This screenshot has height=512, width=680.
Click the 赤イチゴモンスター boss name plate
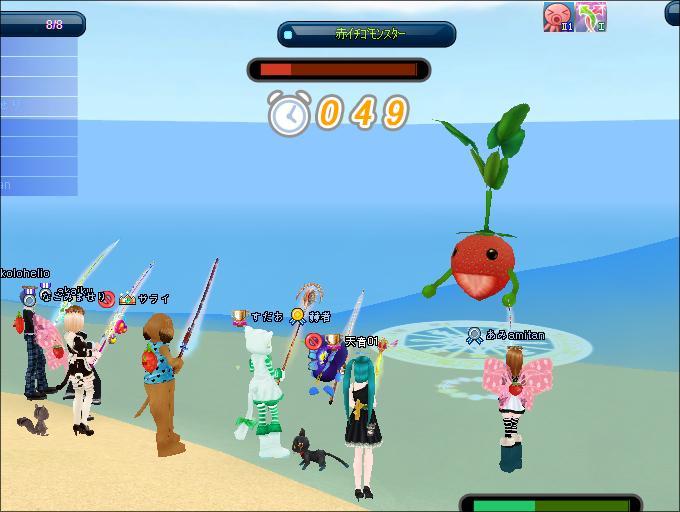366,34
